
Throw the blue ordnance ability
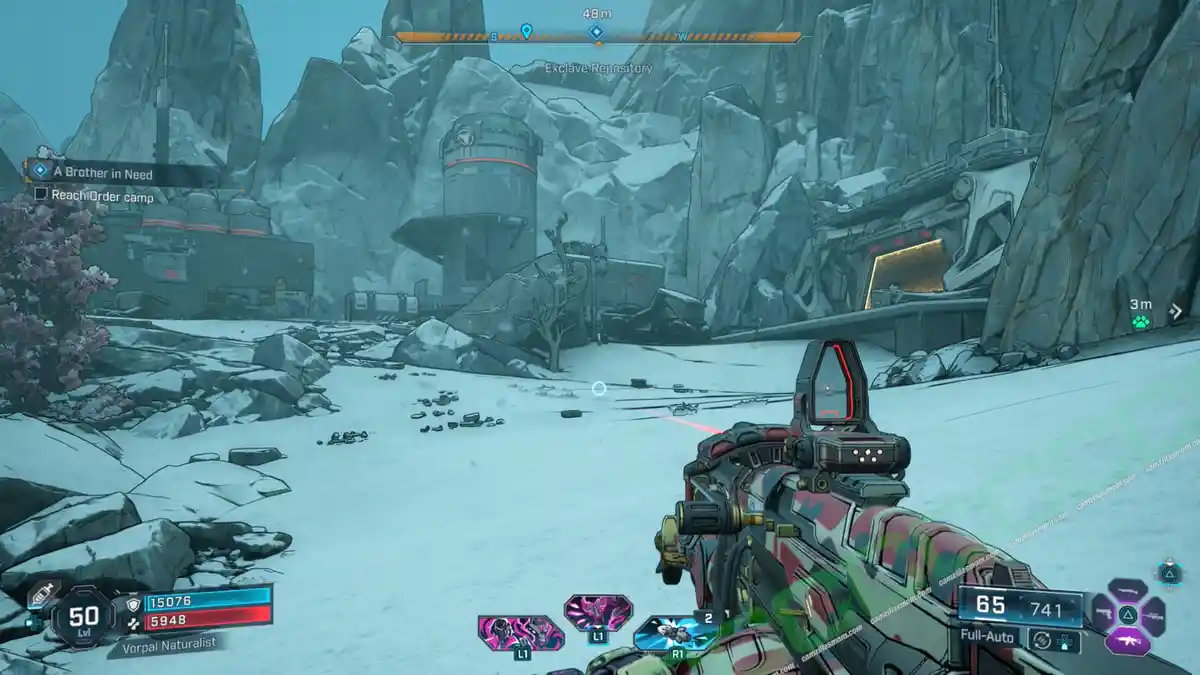pyautogui.click(x=673, y=634)
